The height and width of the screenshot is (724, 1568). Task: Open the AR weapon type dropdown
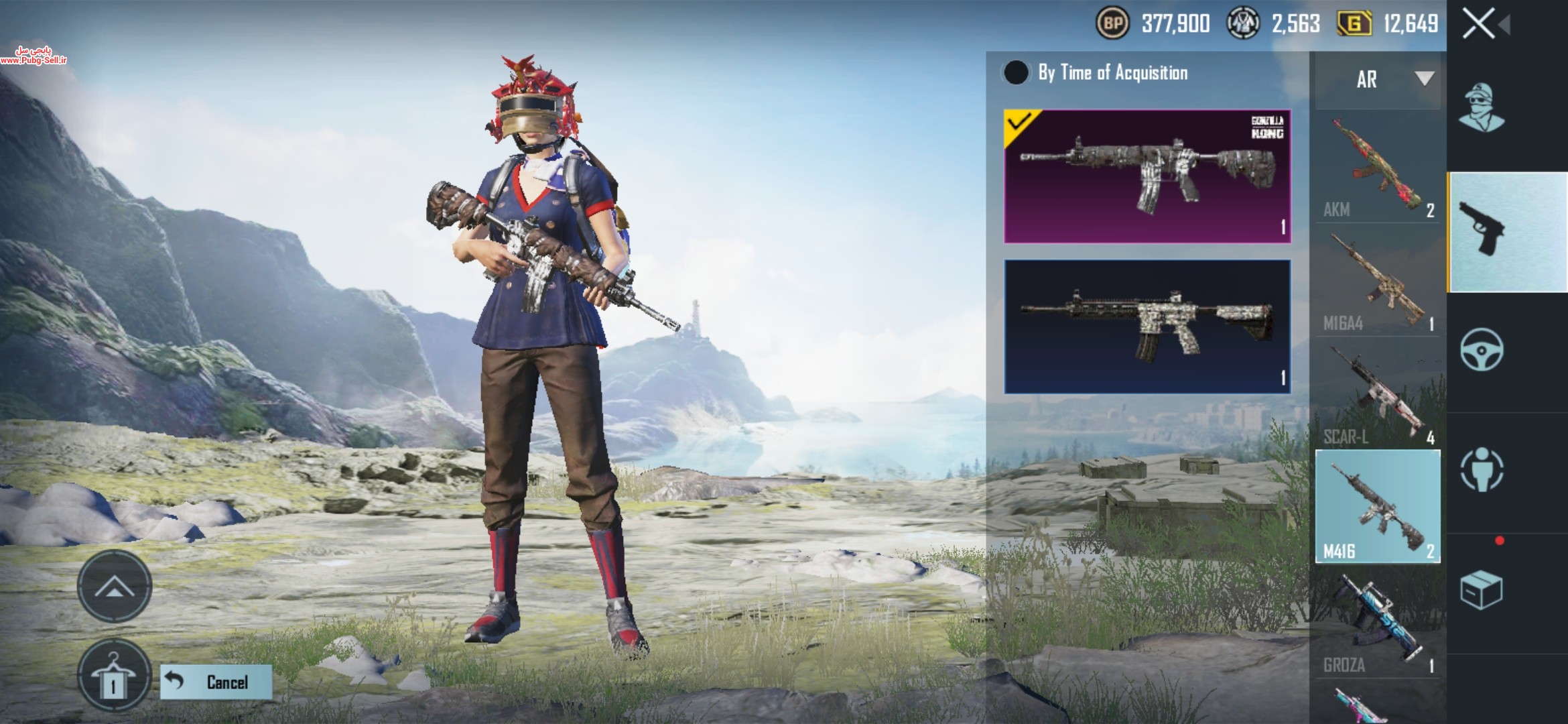click(1378, 80)
